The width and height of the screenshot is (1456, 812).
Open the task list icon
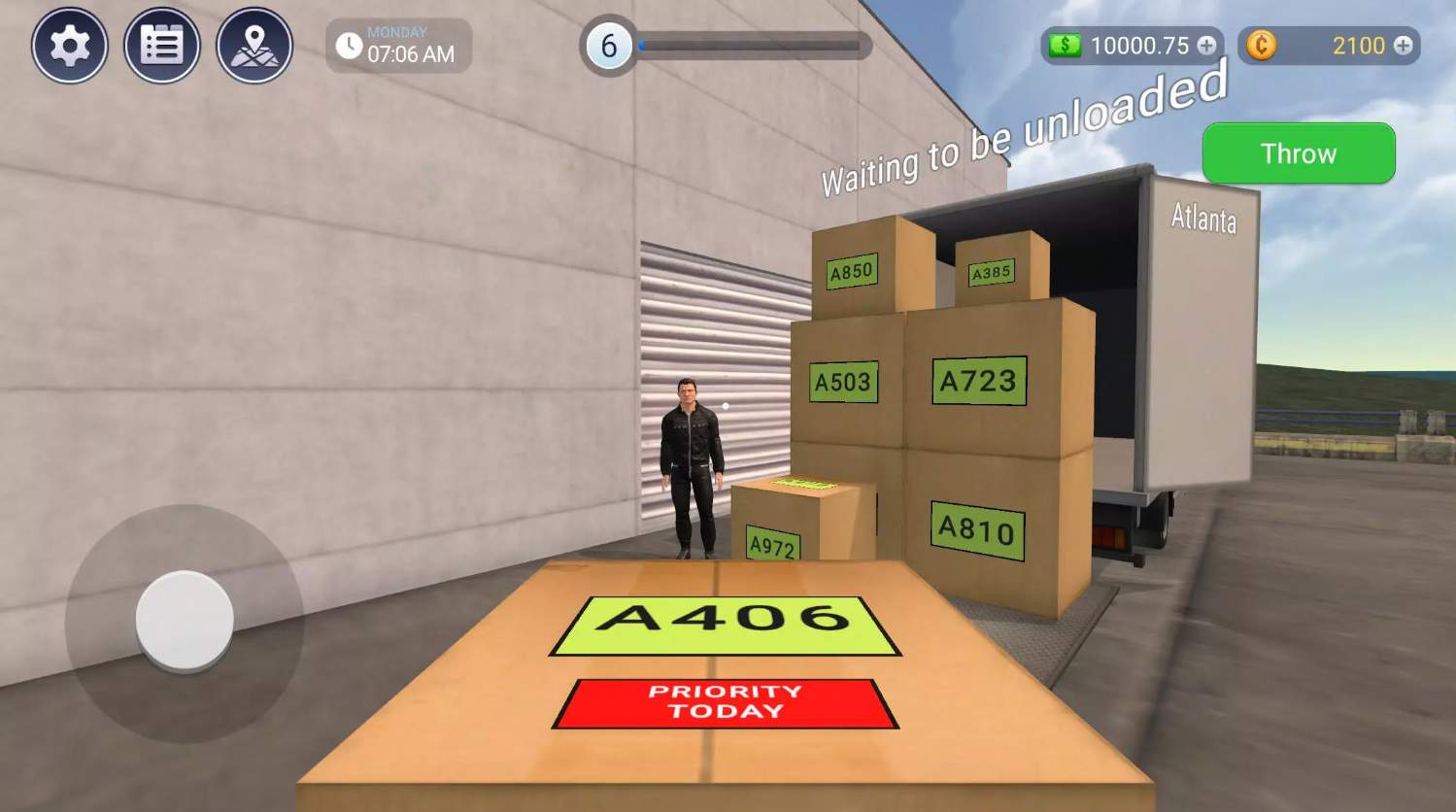coord(162,46)
